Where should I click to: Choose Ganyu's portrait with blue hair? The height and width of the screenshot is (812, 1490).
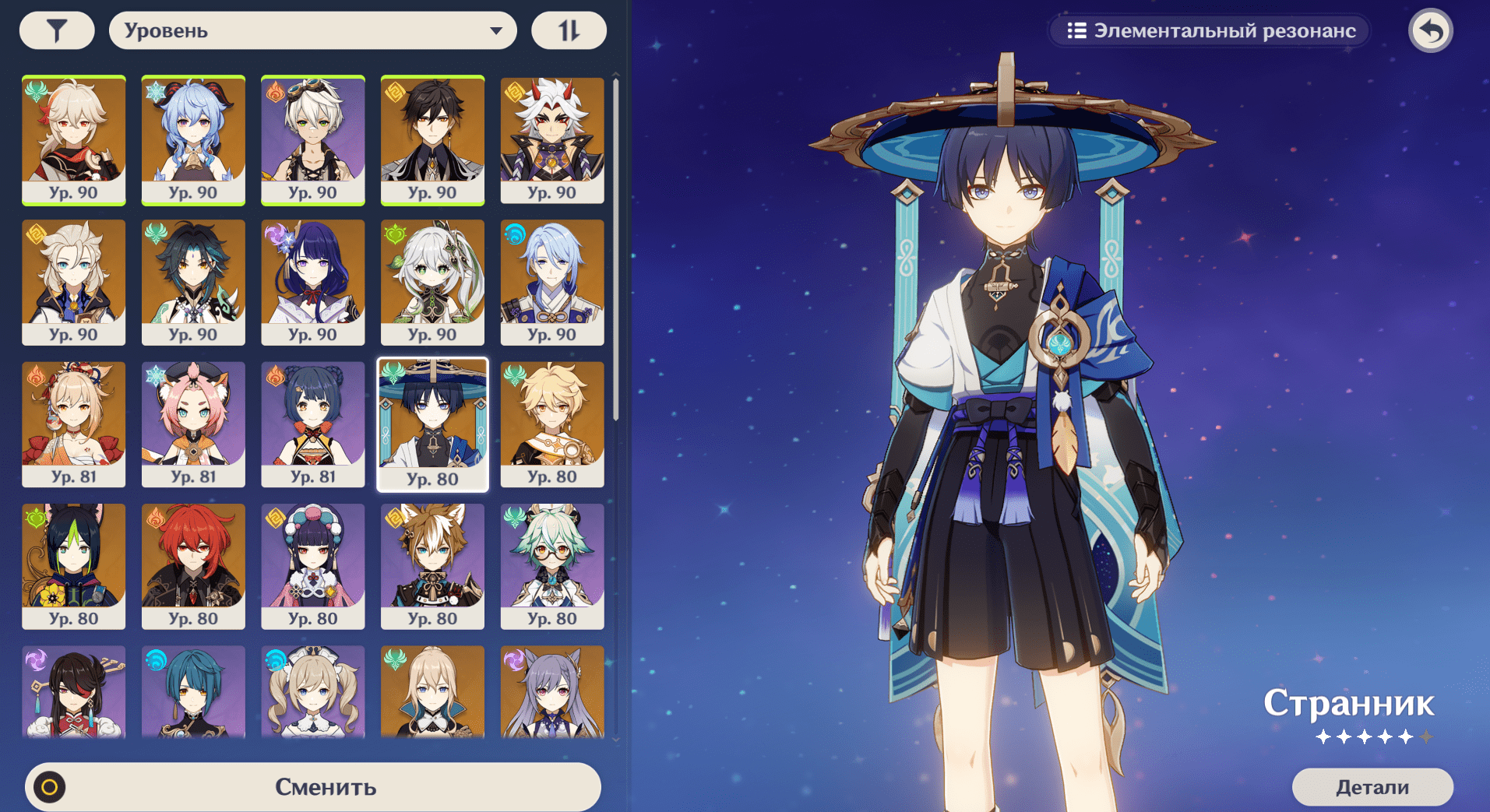193,140
